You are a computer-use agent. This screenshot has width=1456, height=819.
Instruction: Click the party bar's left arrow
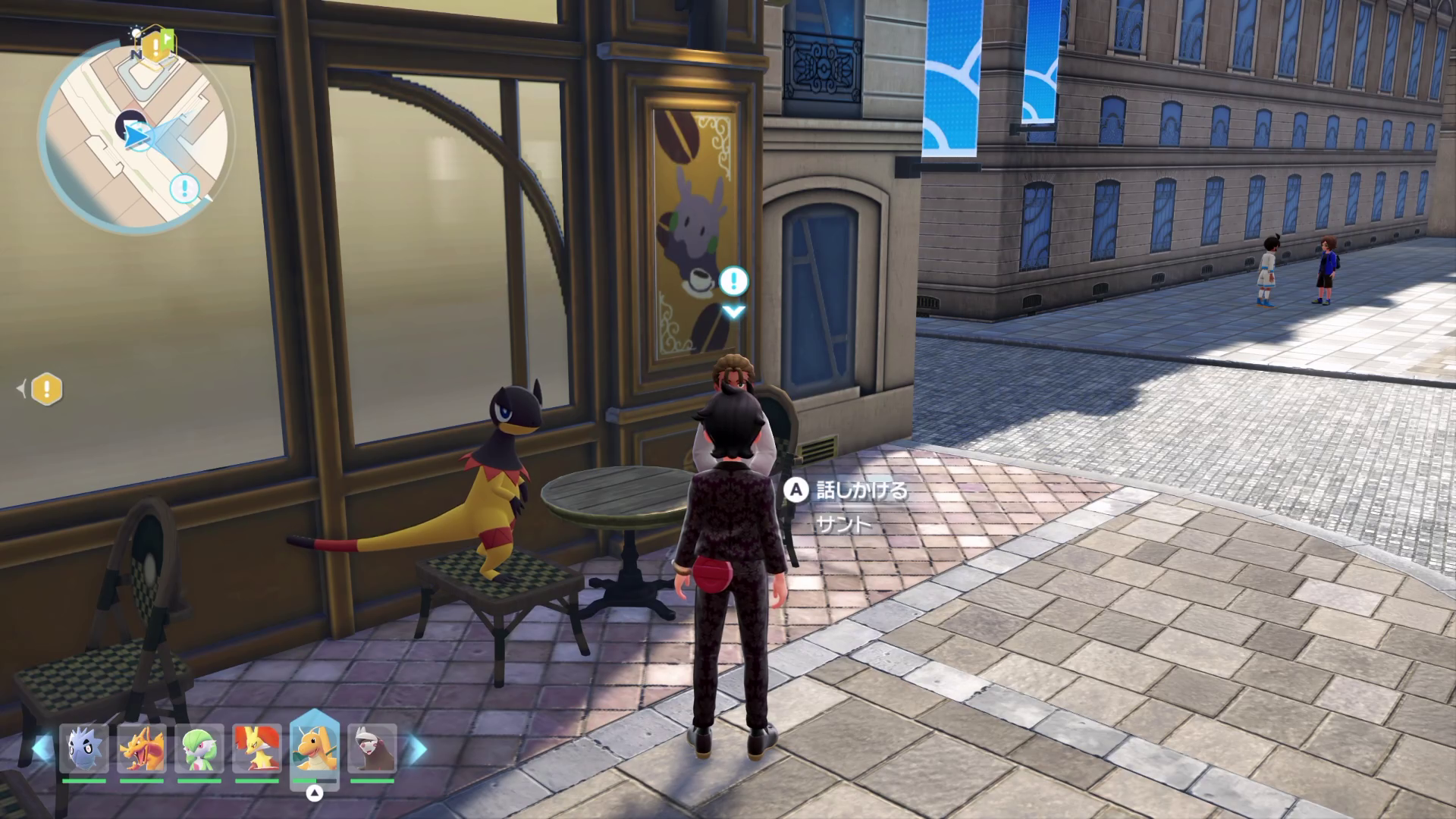39,749
